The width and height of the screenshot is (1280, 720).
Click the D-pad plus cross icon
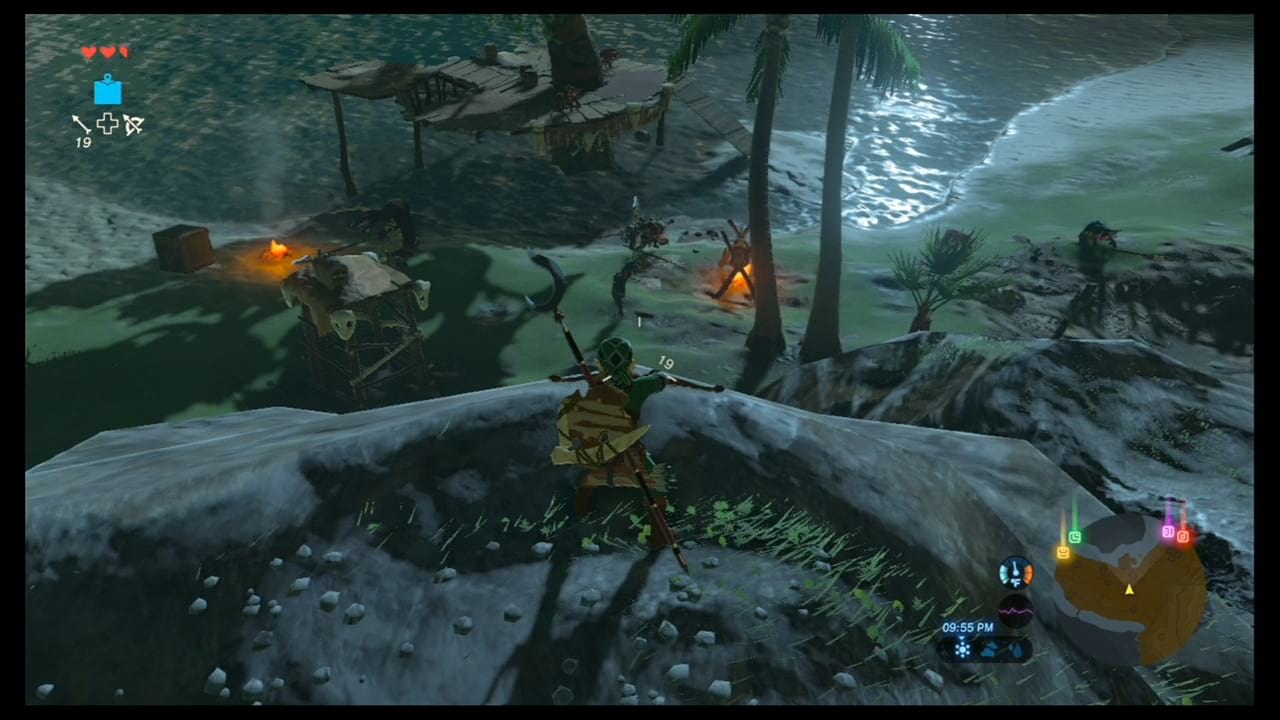click(108, 124)
